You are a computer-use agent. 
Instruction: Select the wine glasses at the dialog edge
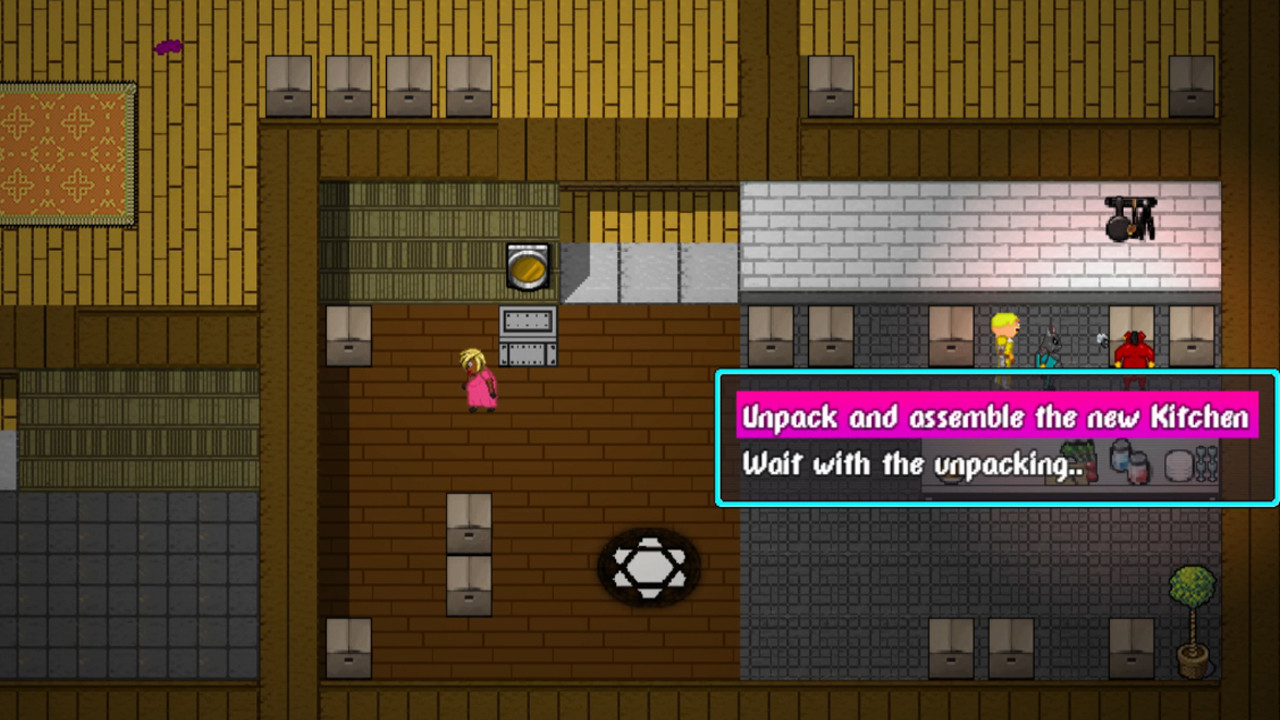1206,462
